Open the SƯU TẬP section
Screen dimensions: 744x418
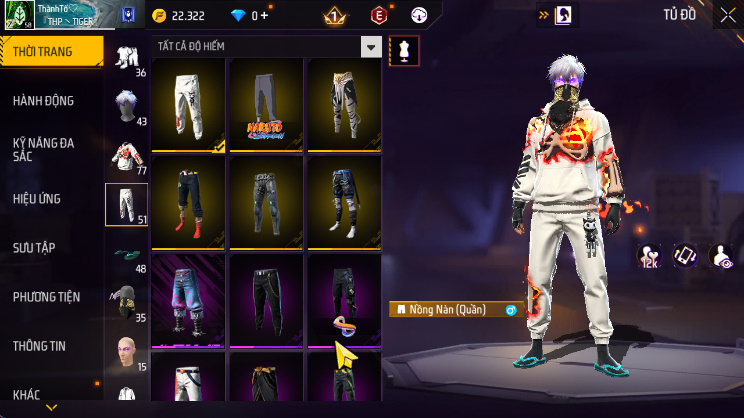[35, 248]
